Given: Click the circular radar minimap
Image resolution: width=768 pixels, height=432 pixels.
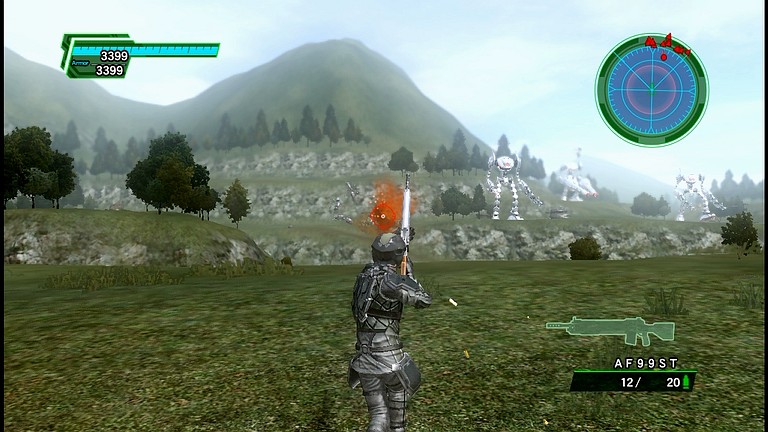Looking at the screenshot, I should (x=651, y=90).
